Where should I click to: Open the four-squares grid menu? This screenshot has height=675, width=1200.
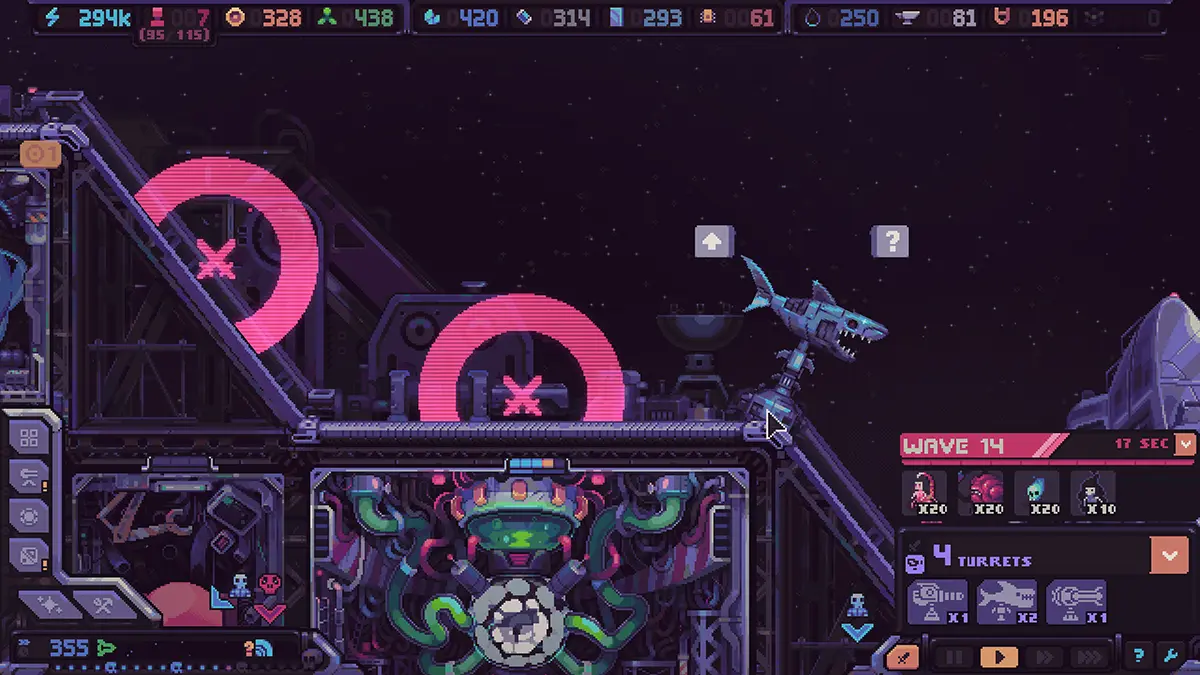(29, 438)
